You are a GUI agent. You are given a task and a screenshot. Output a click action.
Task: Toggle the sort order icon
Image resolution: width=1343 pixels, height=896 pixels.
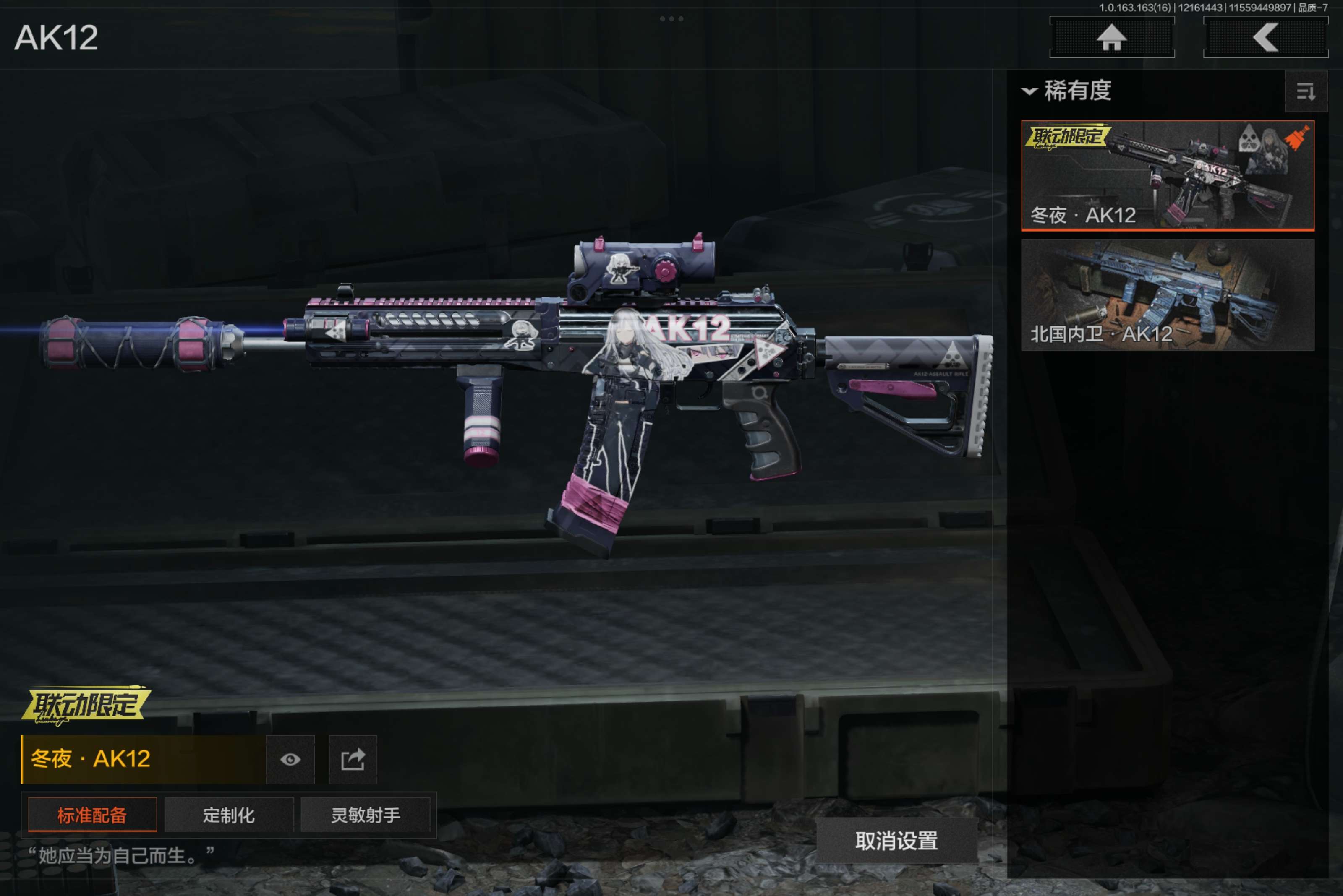[1305, 91]
